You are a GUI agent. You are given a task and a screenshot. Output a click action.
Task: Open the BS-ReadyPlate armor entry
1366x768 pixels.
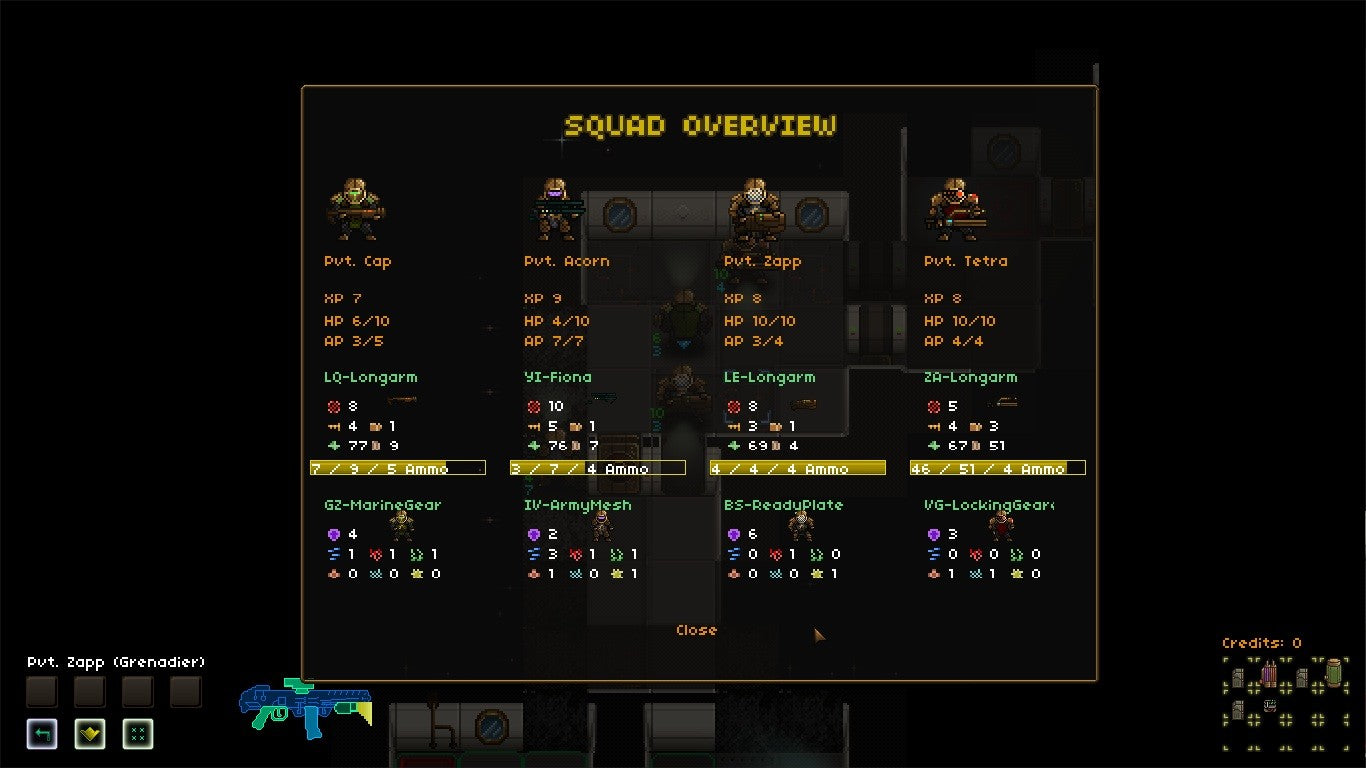[783, 505]
